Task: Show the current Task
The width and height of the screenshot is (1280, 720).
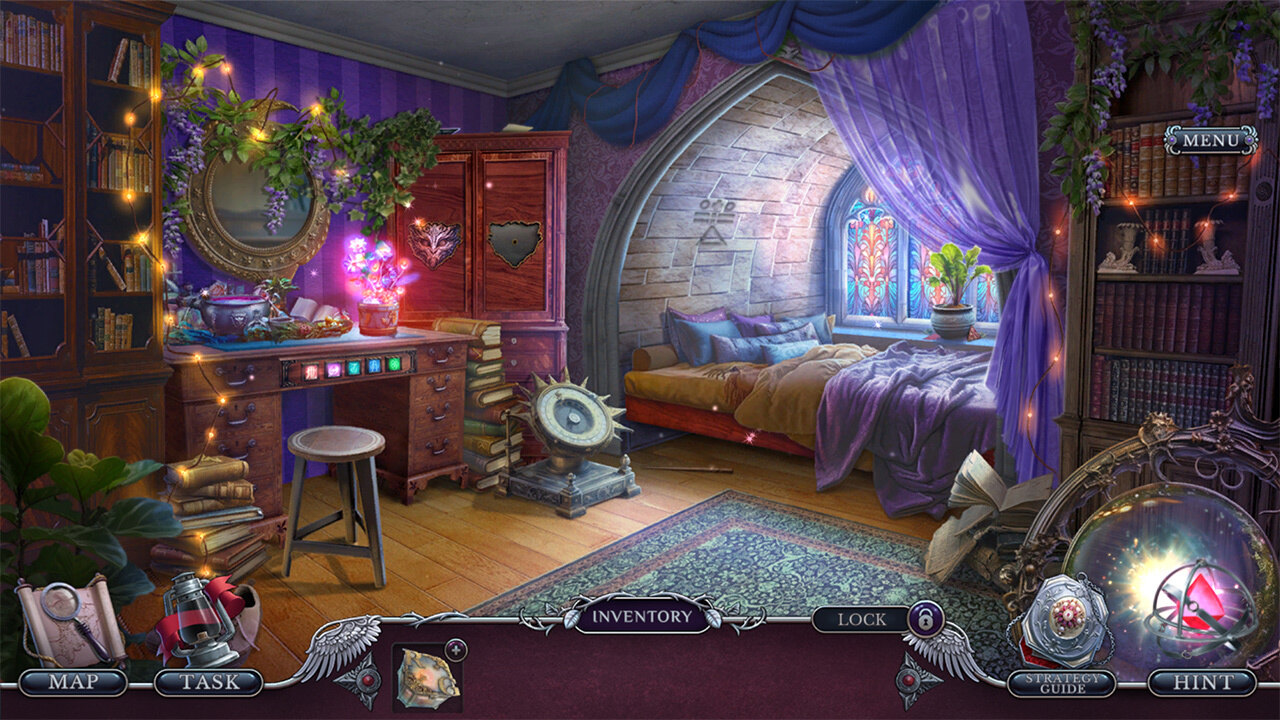Action: pos(209,683)
